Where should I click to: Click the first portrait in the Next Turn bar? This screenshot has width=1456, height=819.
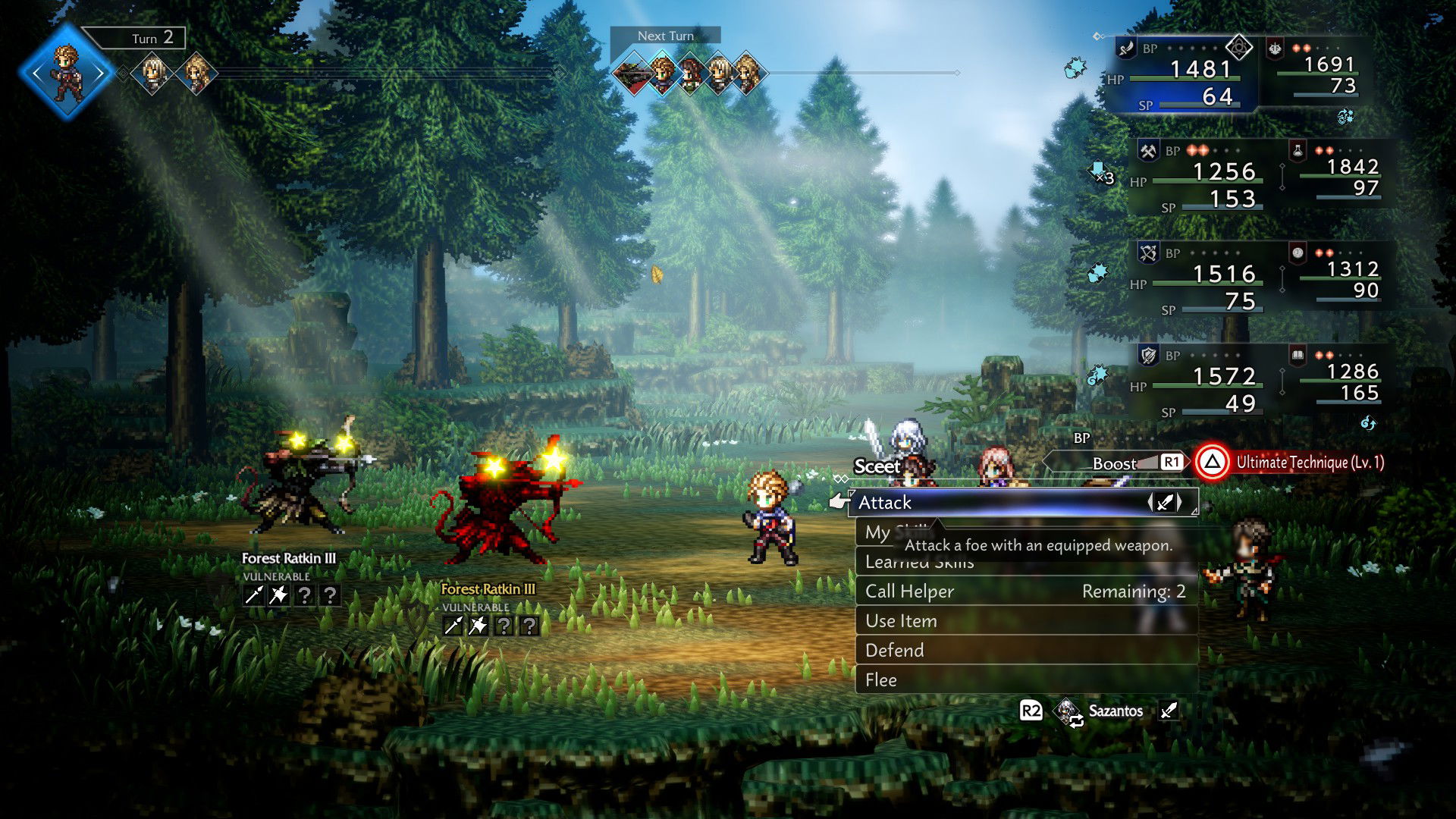click(x=635, y=71)
